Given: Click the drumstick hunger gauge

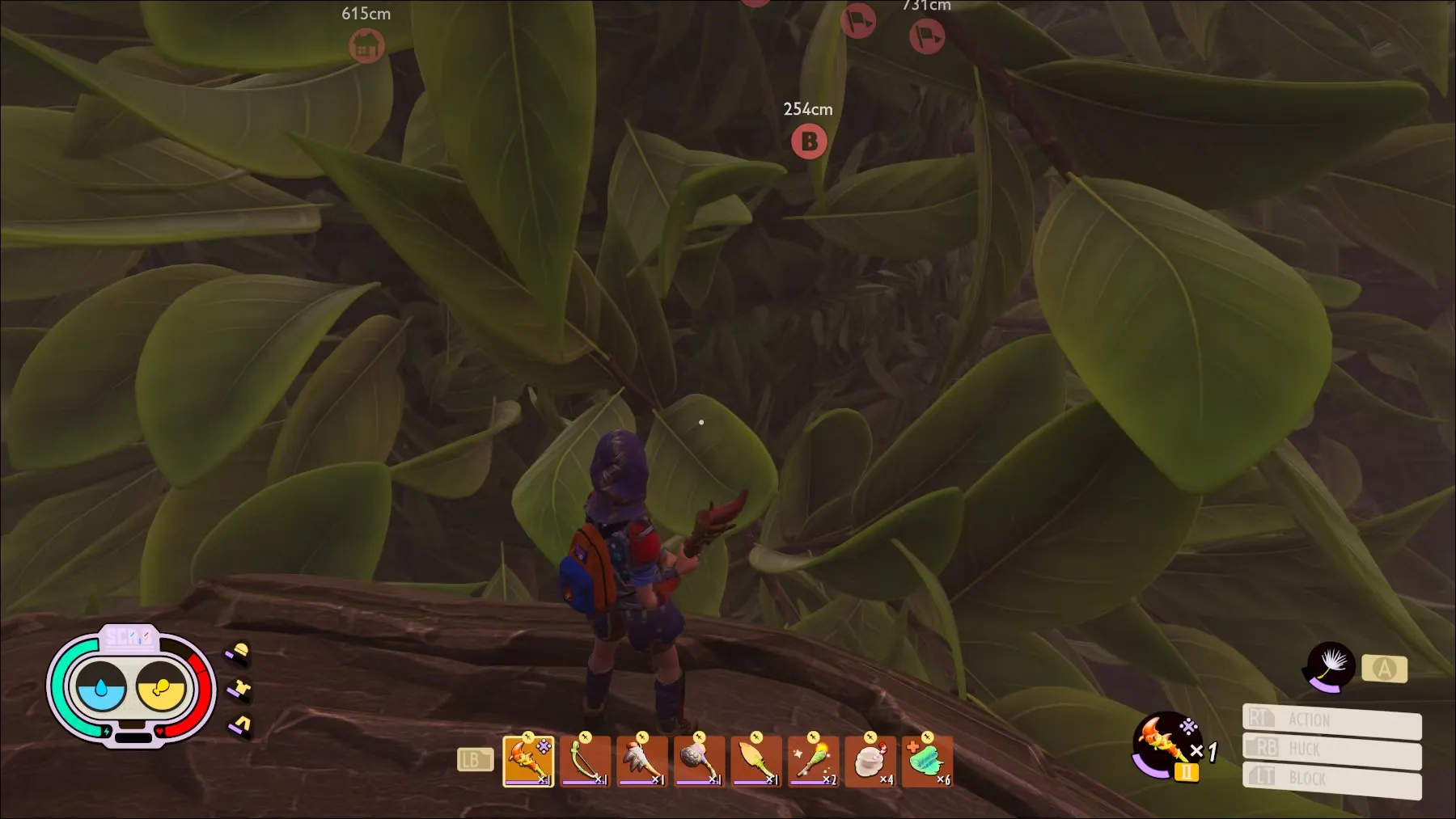Looking at the screenshot, I should (161, 689).
